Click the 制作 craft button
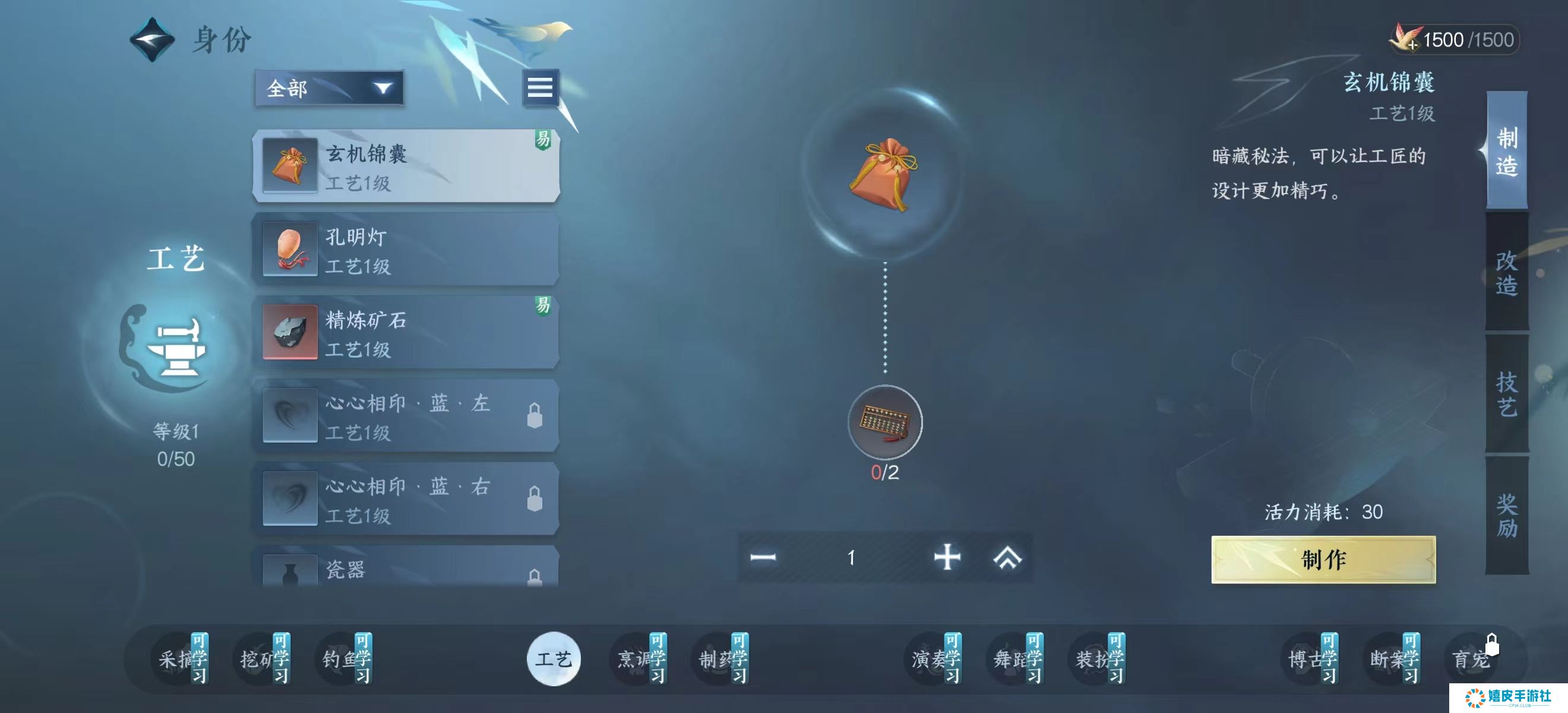The image size is (1568, 713). 1323,559
